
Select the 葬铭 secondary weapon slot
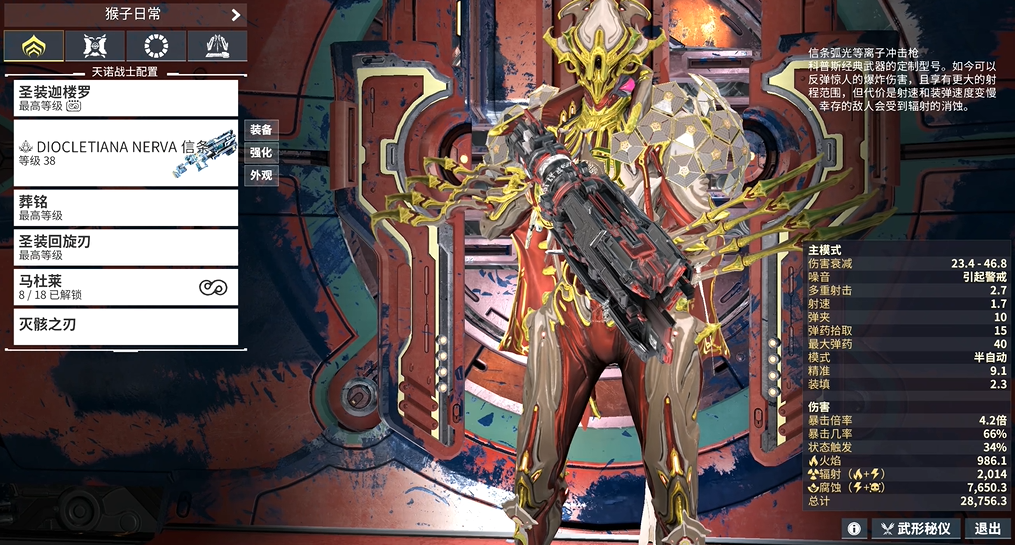[x=126, y=207]
